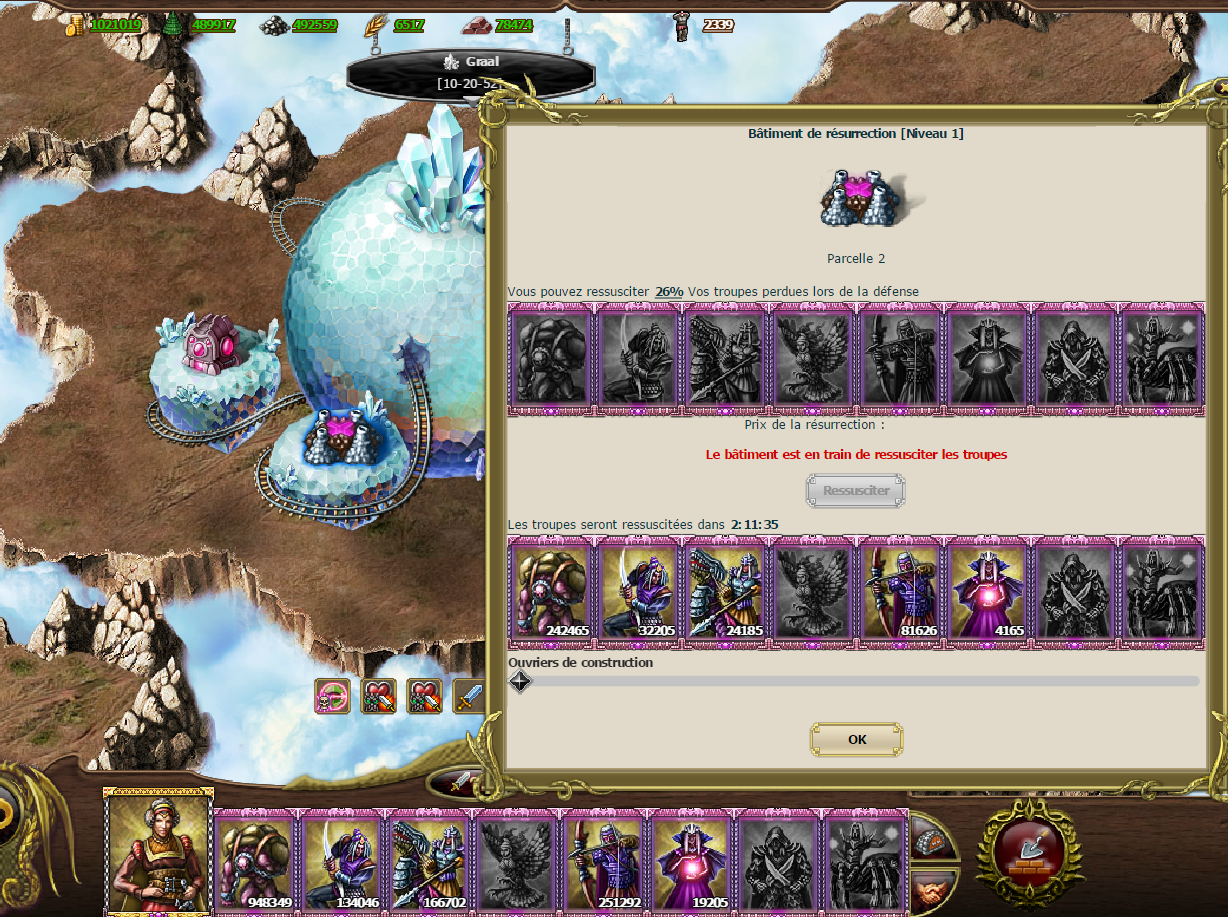Click the gold resource counter
This screenshot has height=917, width=1228.
105,25
